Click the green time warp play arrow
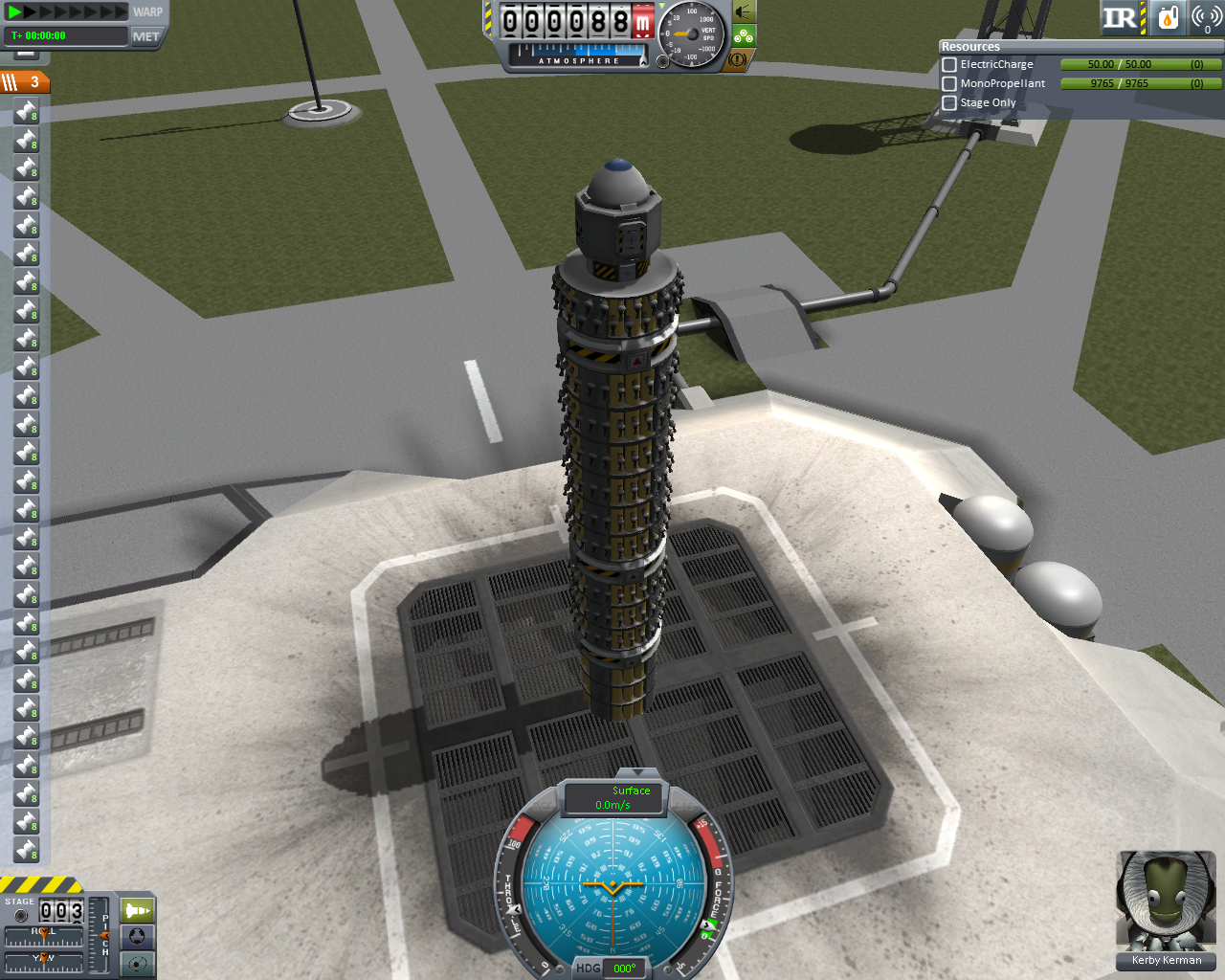 coord(14,11)
